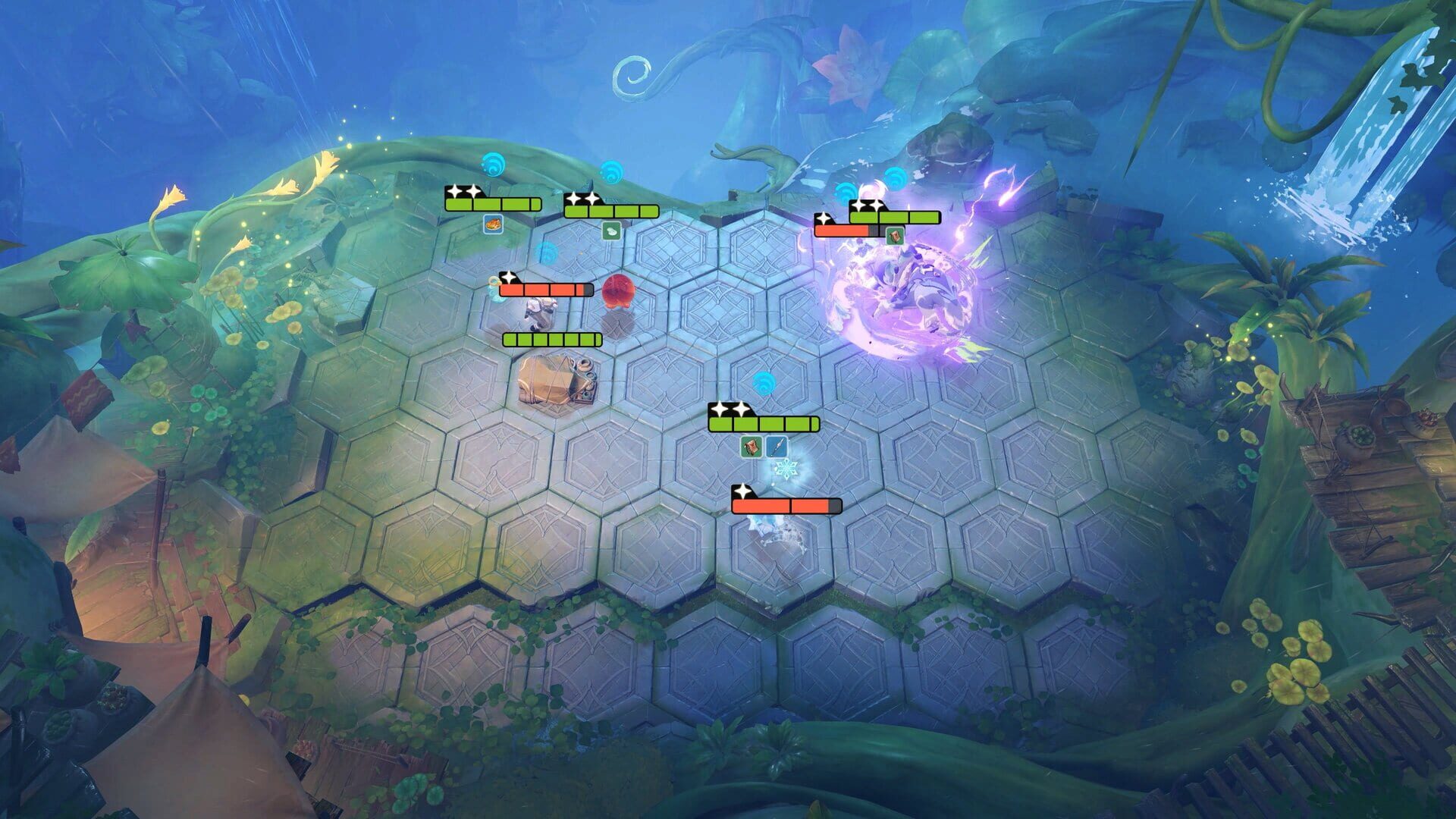Click the green jade item icon under second health bar

pos(610,229)
